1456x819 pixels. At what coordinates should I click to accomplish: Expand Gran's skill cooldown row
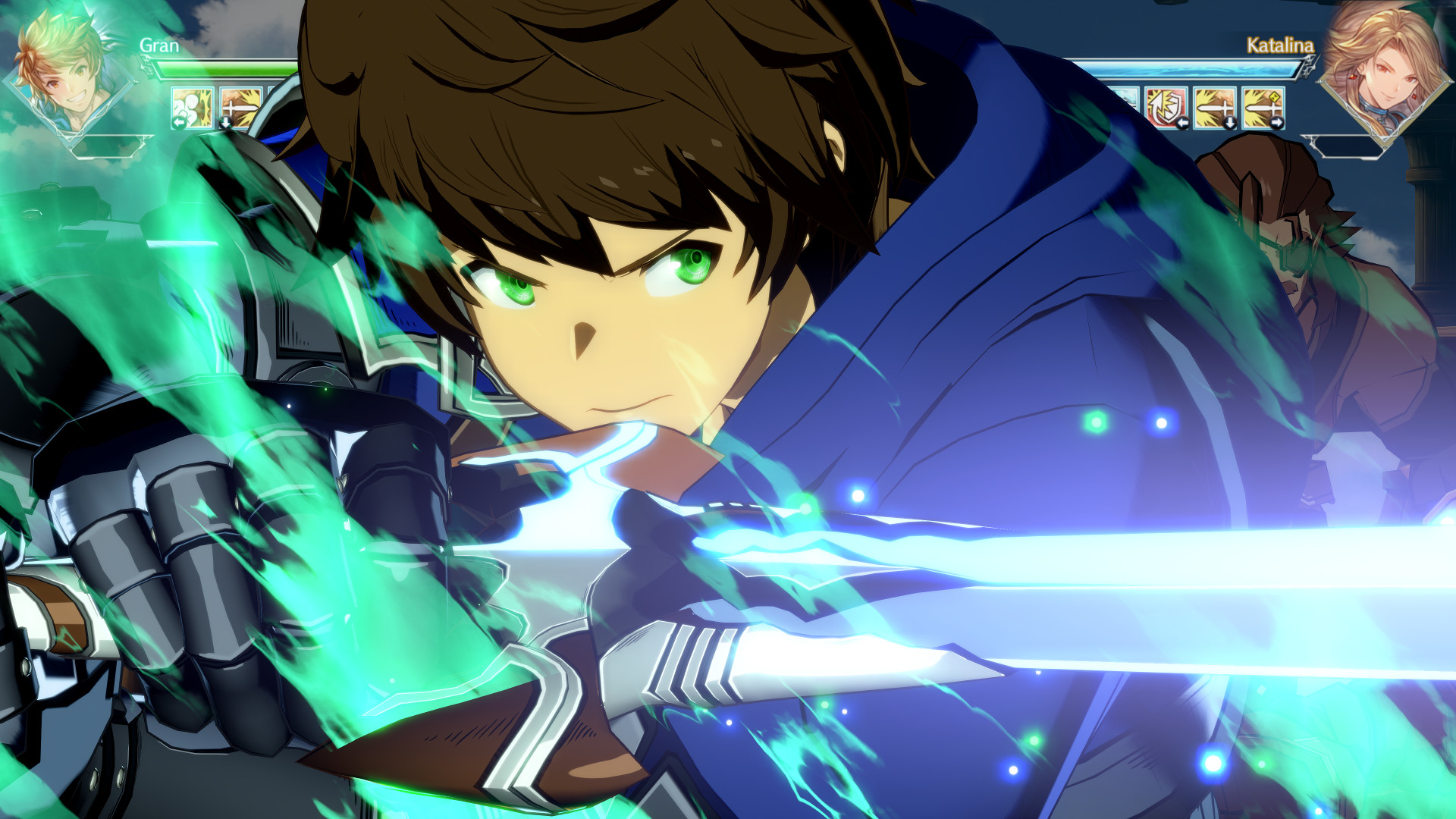coord(215,107)
